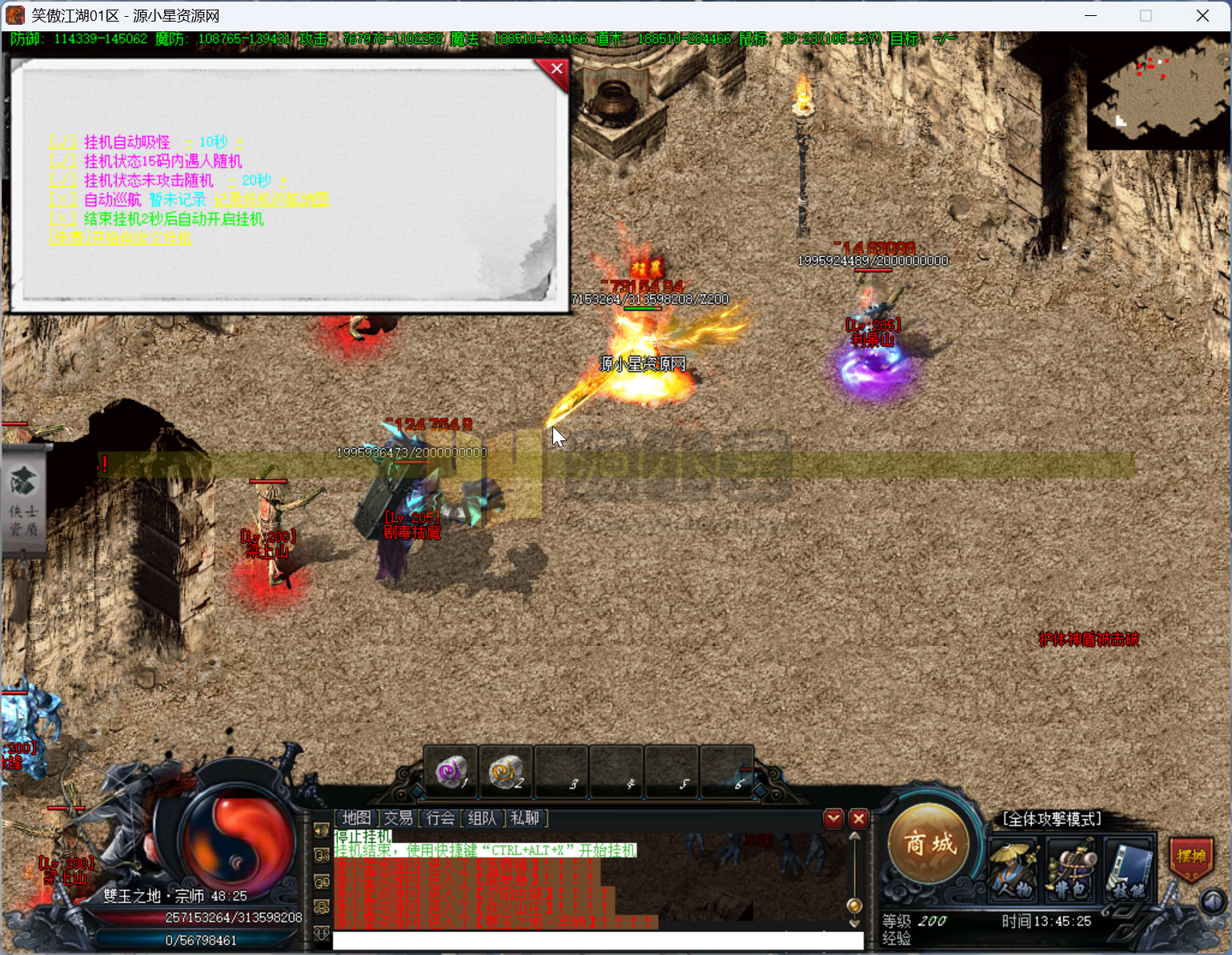The image size is (1232, 955).
Task: Toggle 结束挂机2秒后自动开启挂机 checkbox
Action: 63,219
